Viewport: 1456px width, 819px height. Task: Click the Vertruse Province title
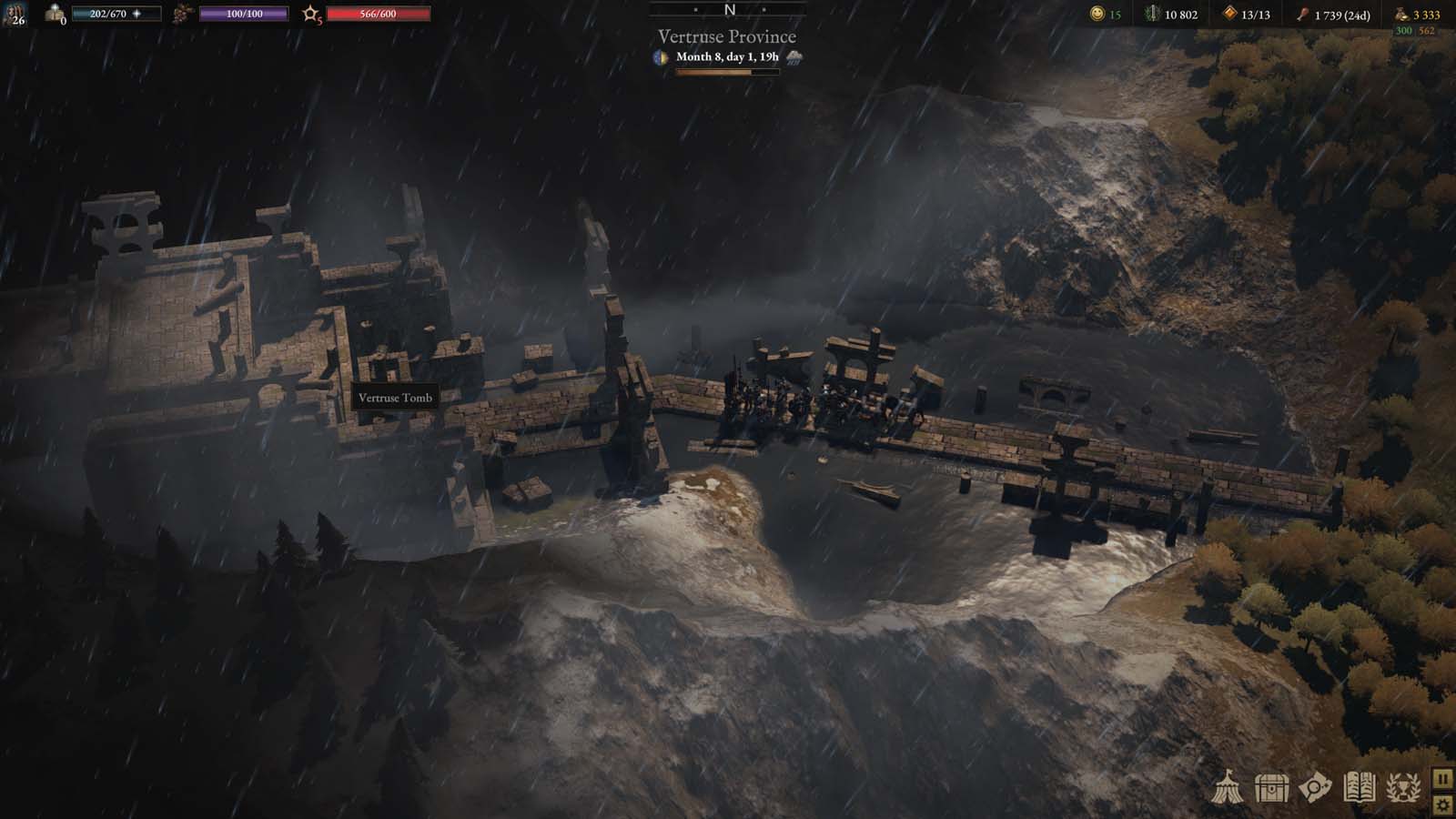pos(725,36)
